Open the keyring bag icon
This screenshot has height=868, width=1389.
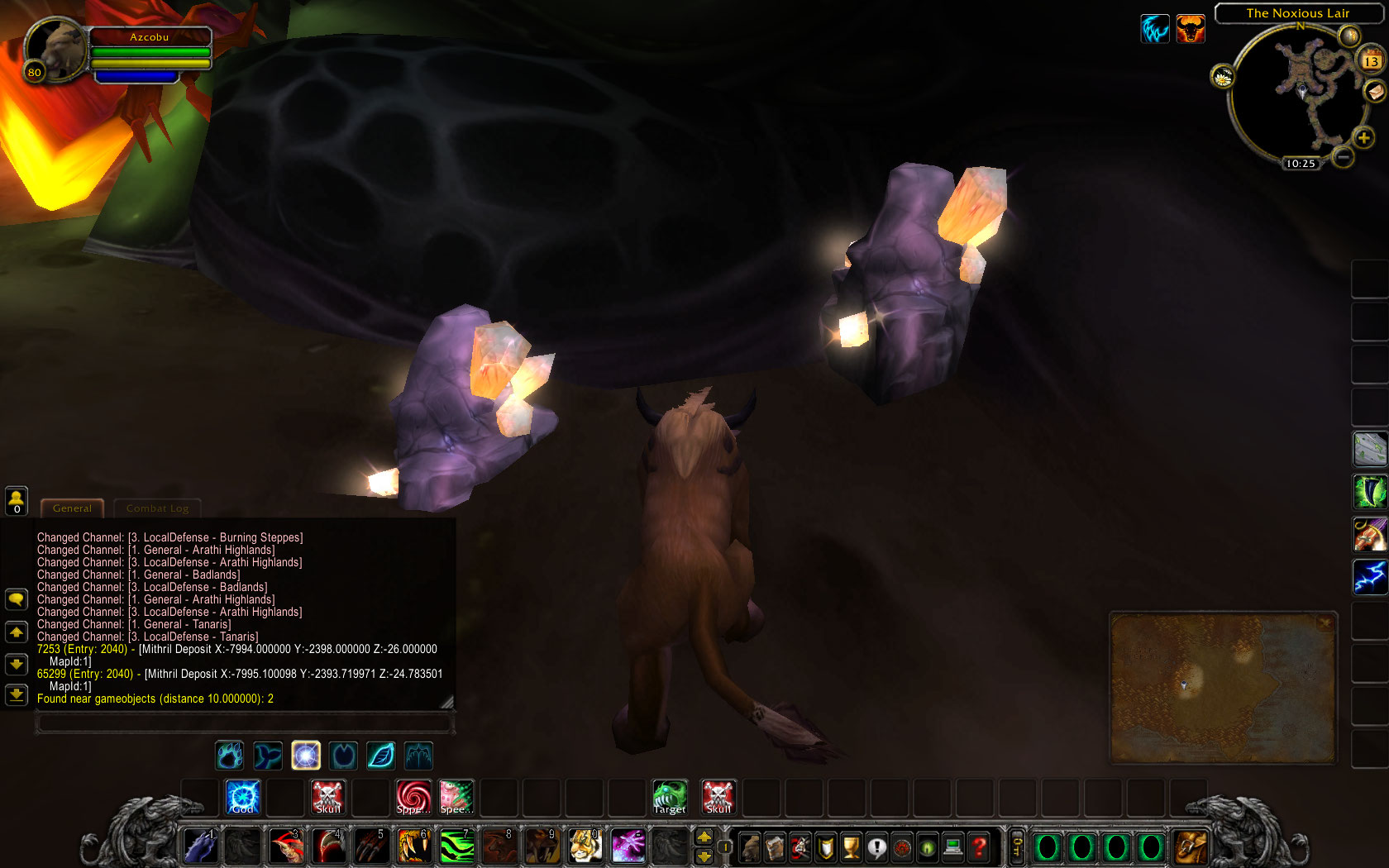coord(1017,847)
